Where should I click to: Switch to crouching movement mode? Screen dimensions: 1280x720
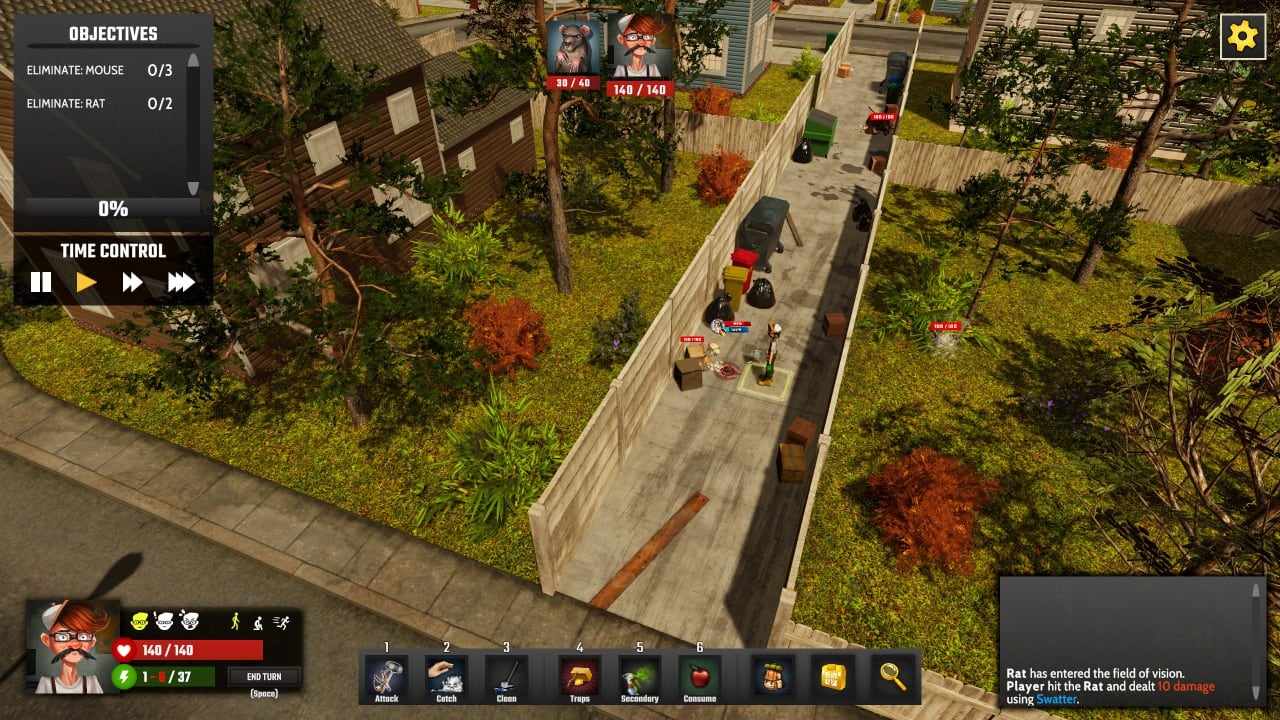258,621
